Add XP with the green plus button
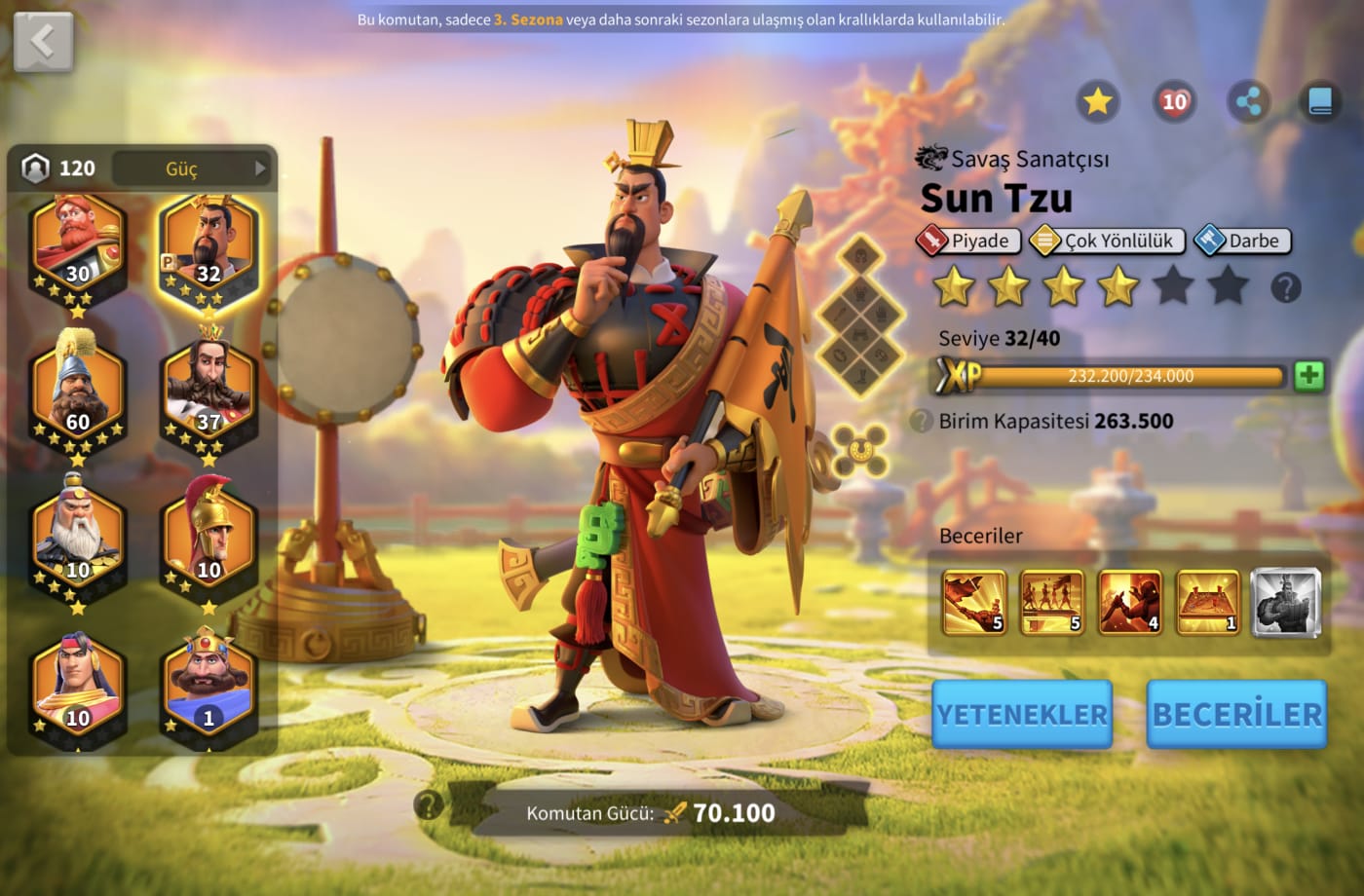The height and width of the screenshot is (896, 1364). [1308, 376]
